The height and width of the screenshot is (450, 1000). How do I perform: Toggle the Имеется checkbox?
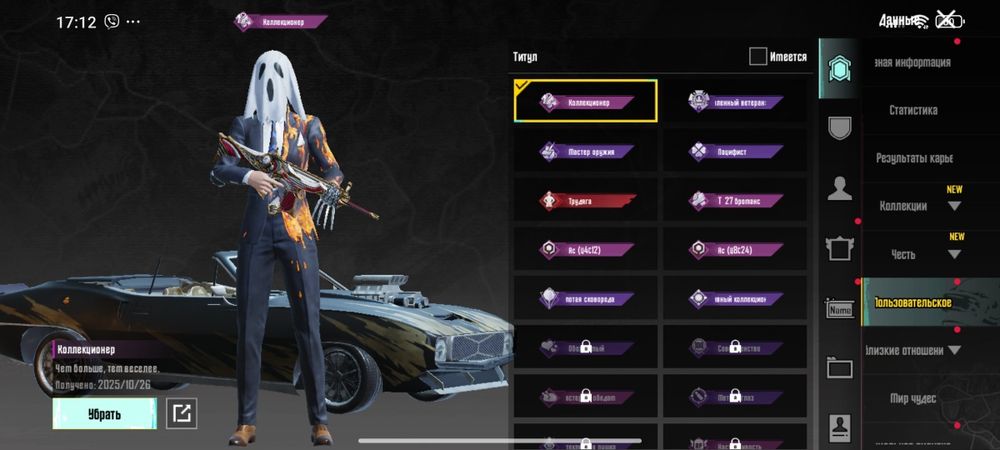click(758, 57)
